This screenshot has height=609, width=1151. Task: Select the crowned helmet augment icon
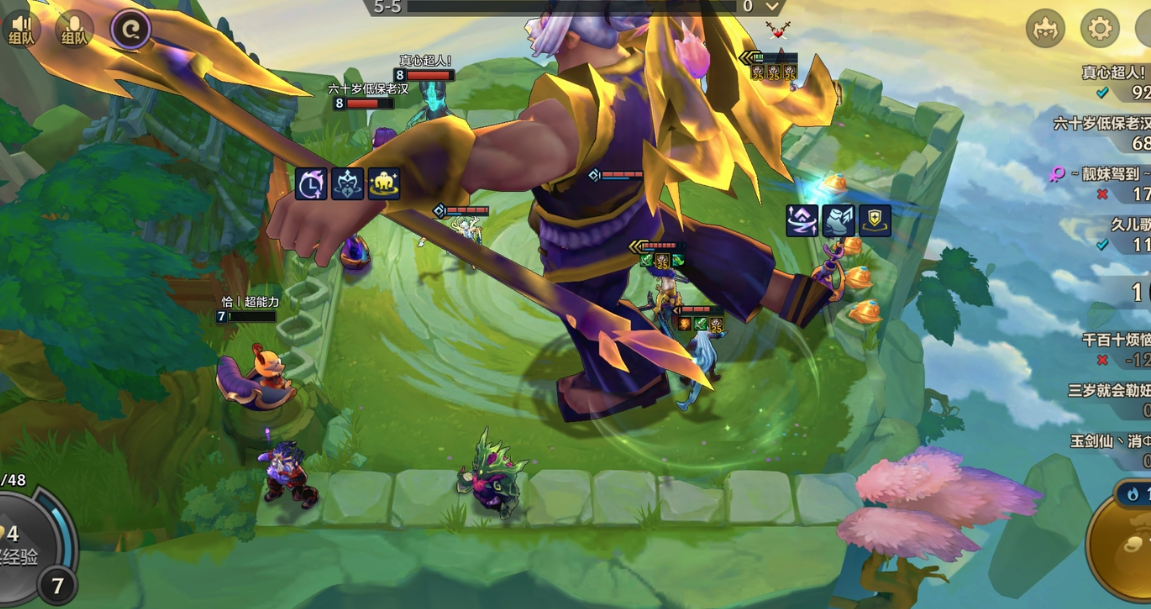(347, 184)
